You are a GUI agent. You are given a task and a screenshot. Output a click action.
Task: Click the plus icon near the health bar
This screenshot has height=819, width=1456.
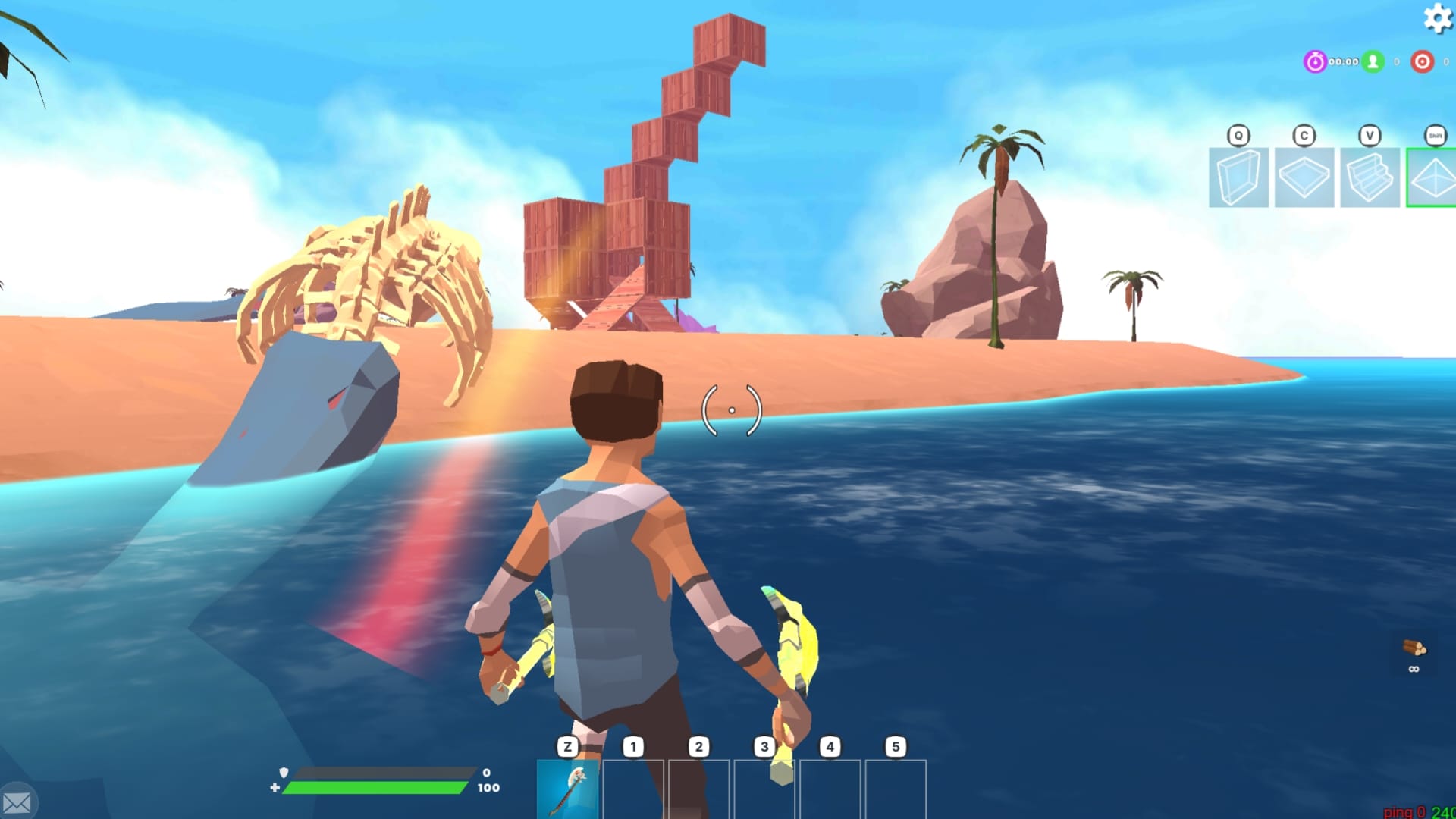275,789
